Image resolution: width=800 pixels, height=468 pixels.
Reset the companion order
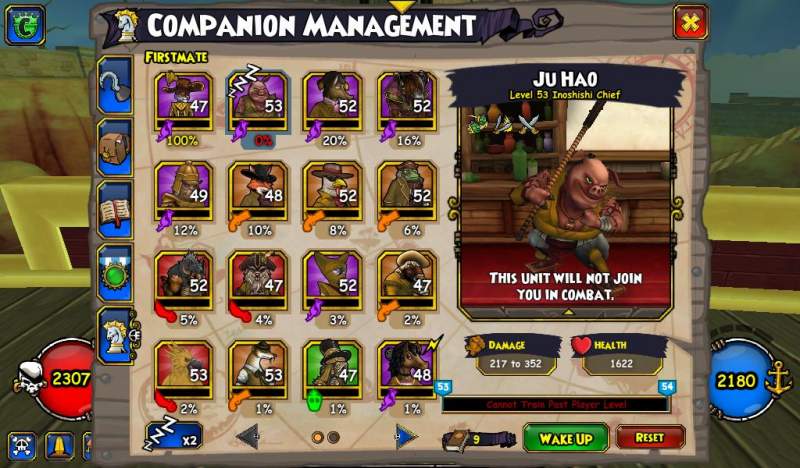click(x=650, y=438)
